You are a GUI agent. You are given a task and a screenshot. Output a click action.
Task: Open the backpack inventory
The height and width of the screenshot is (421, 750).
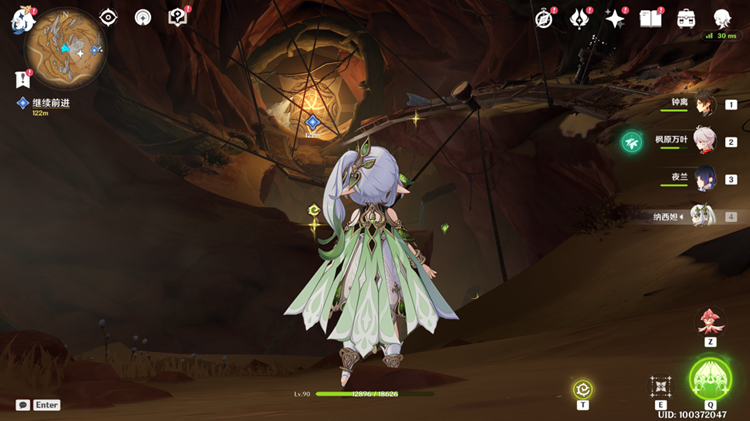(x=686, y=18)
